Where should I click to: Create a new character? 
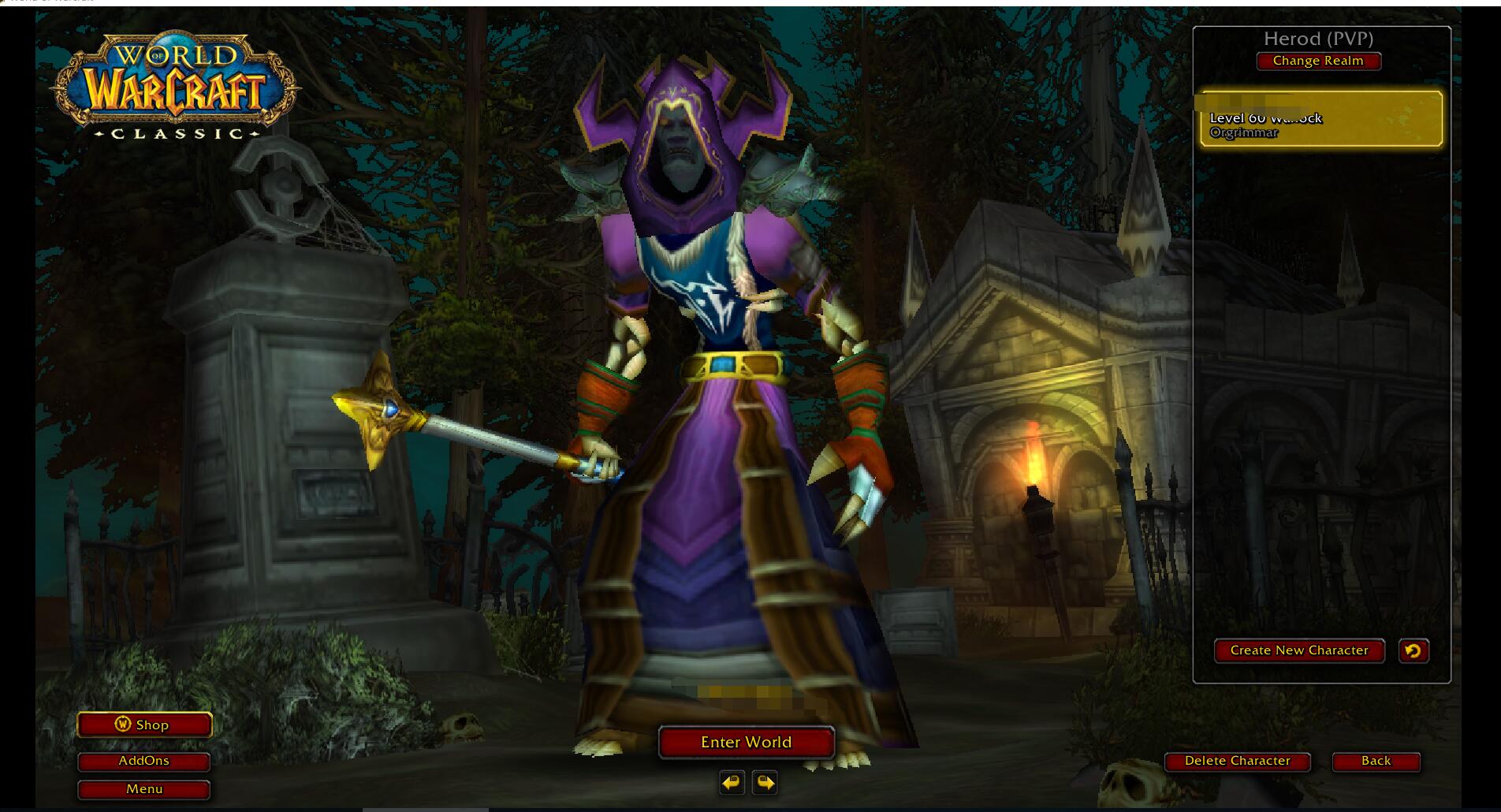1298,650
